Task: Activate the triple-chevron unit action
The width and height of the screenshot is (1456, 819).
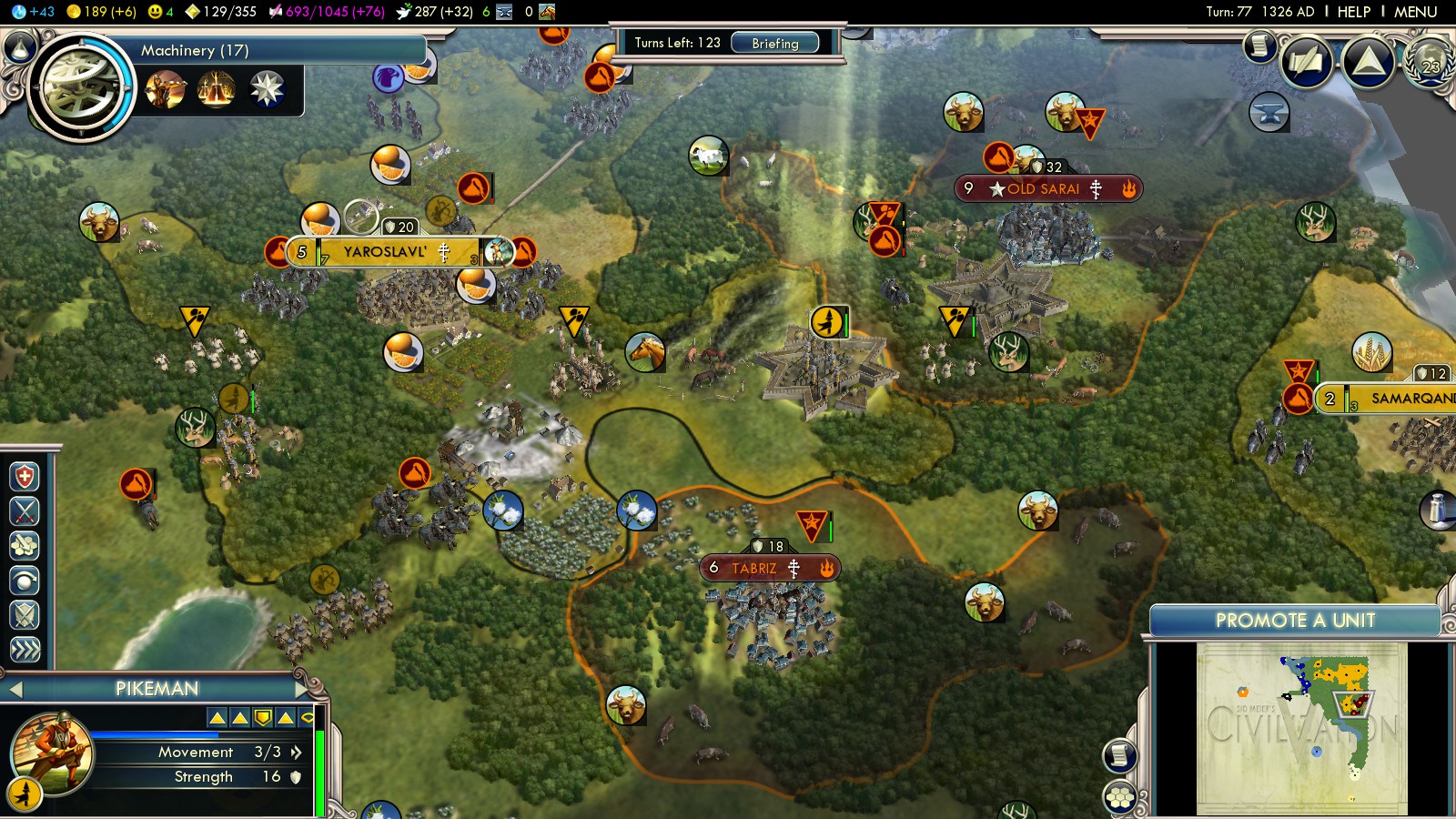Action: click(25, 649)
